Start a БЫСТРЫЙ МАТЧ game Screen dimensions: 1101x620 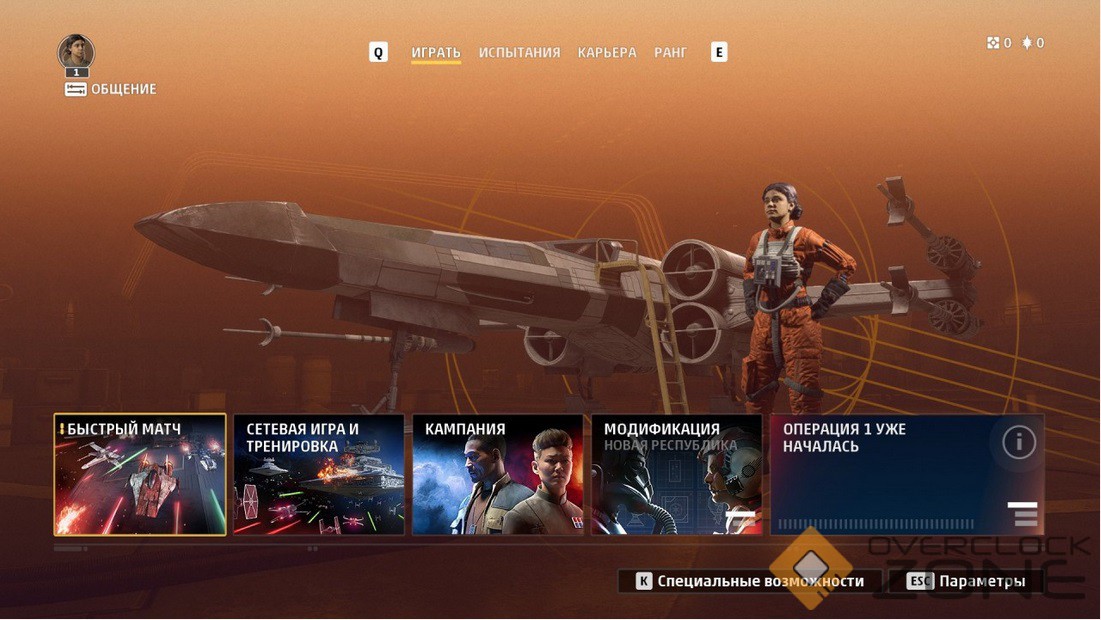[140, 475]
